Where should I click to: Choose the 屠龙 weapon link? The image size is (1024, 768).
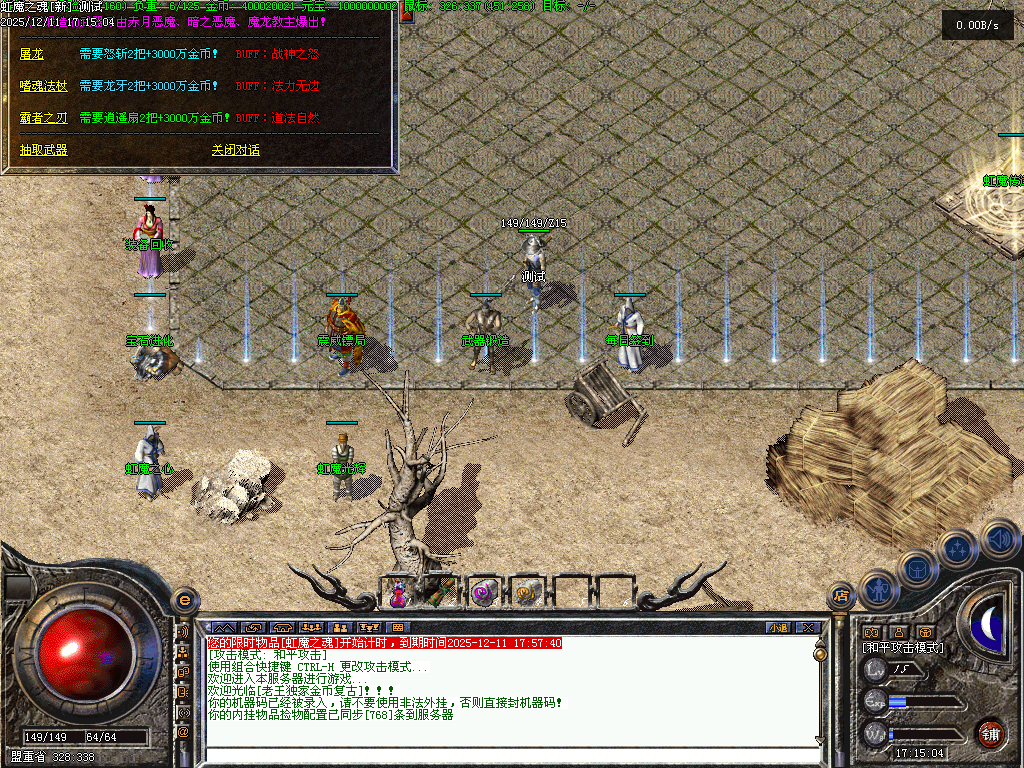[x=31, y=53]
